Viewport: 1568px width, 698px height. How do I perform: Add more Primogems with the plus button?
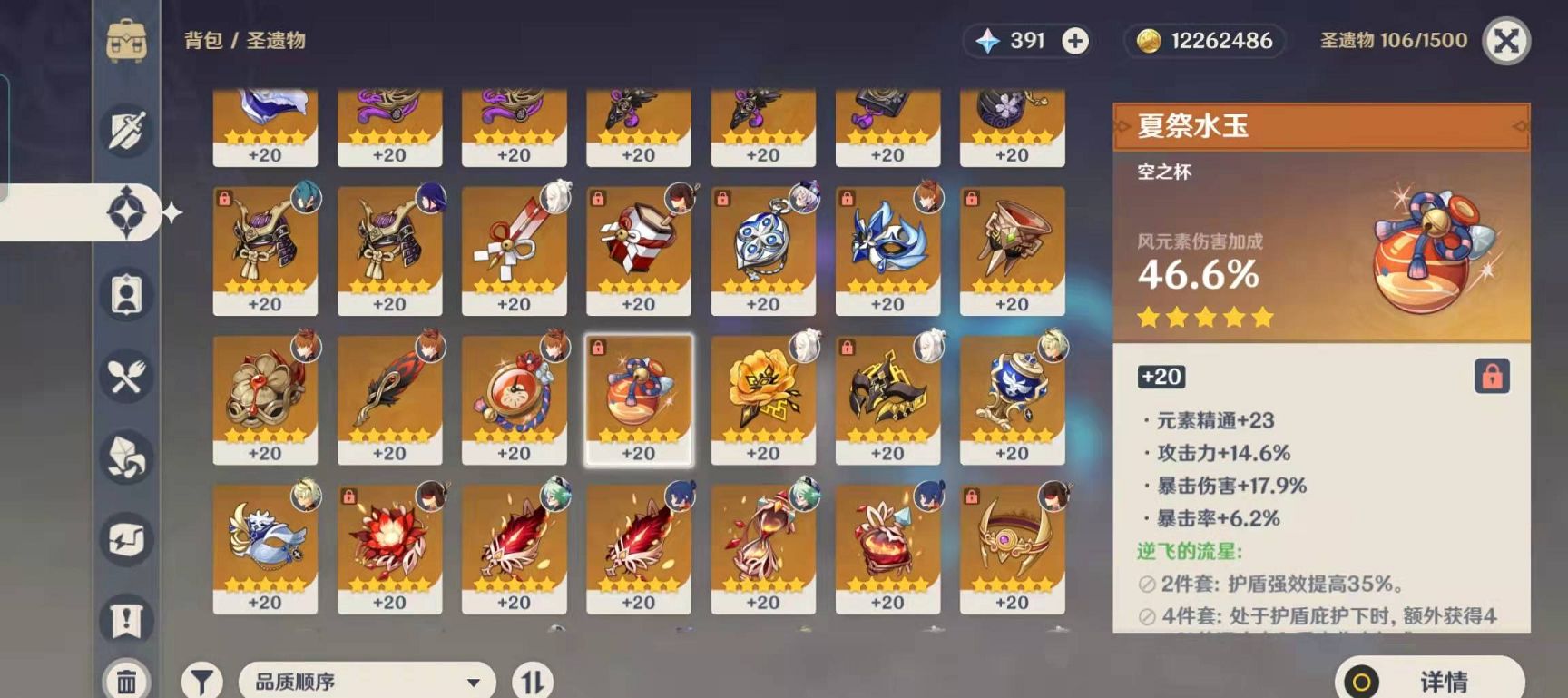pyautogui.click(x=1075, y=41)
